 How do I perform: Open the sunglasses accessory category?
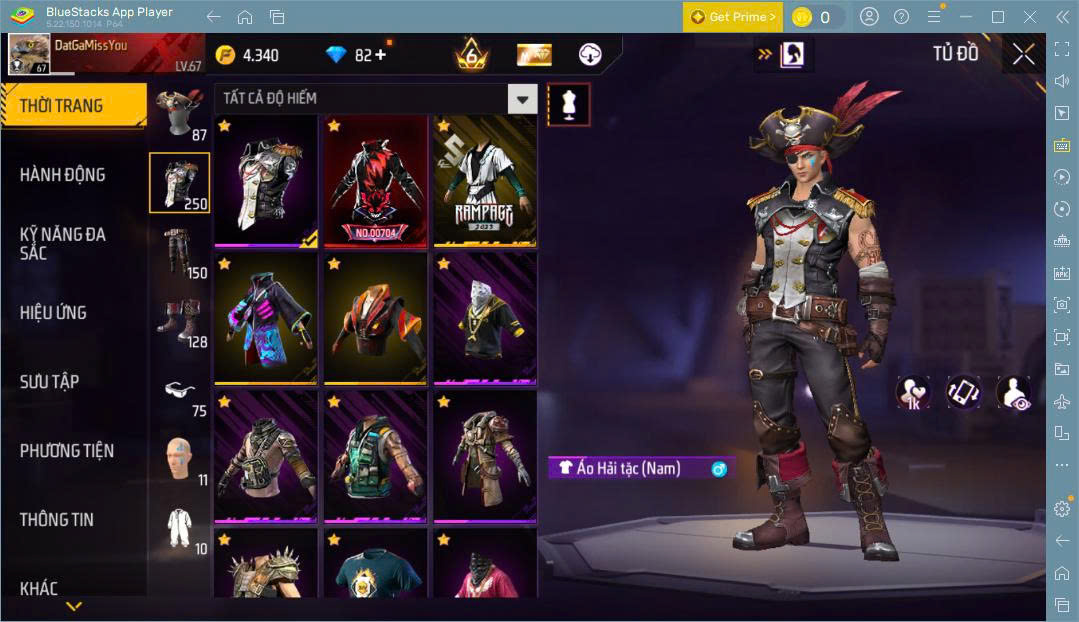[180, 390]
